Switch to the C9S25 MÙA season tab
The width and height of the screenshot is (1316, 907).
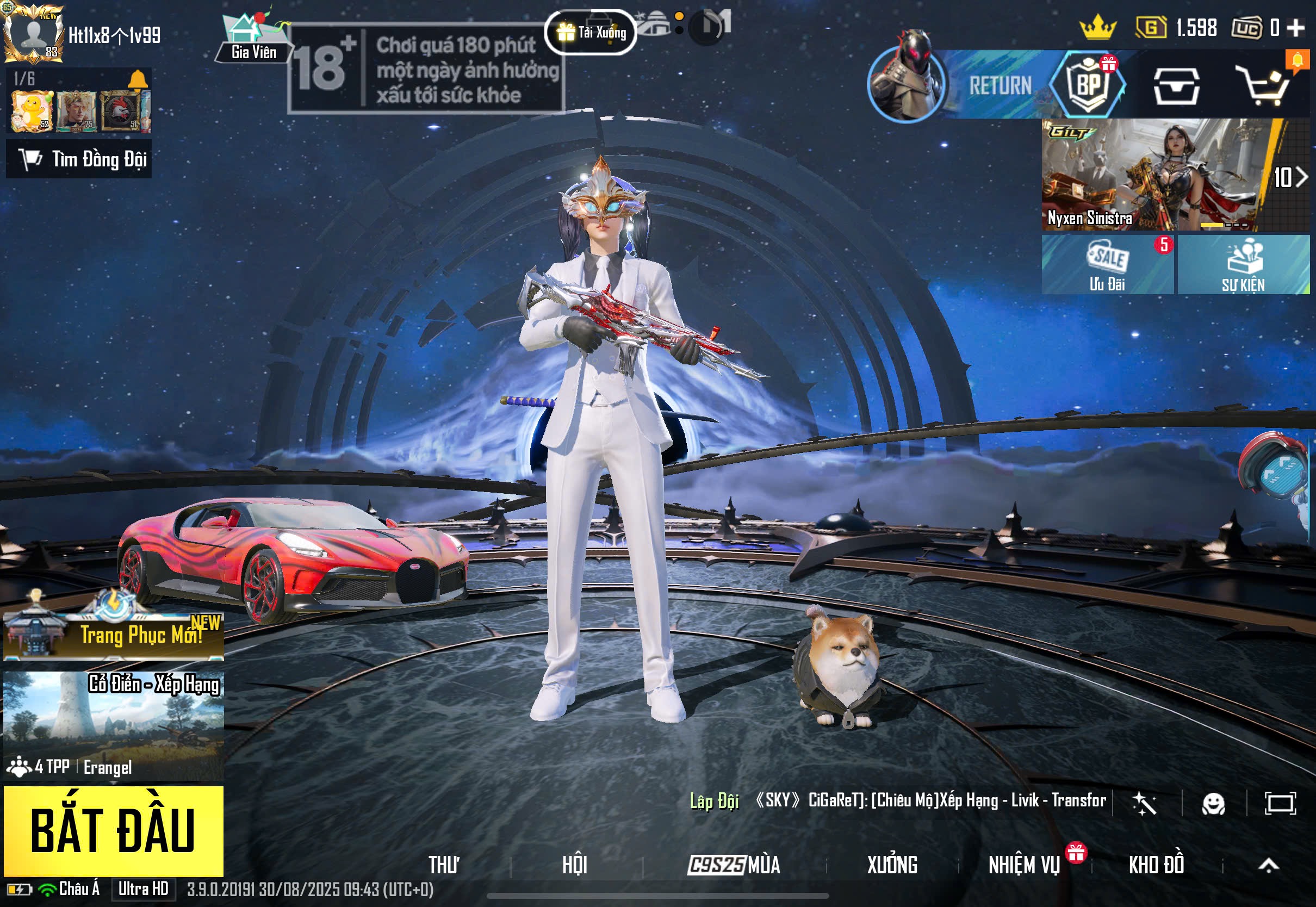tap(734, 865)
